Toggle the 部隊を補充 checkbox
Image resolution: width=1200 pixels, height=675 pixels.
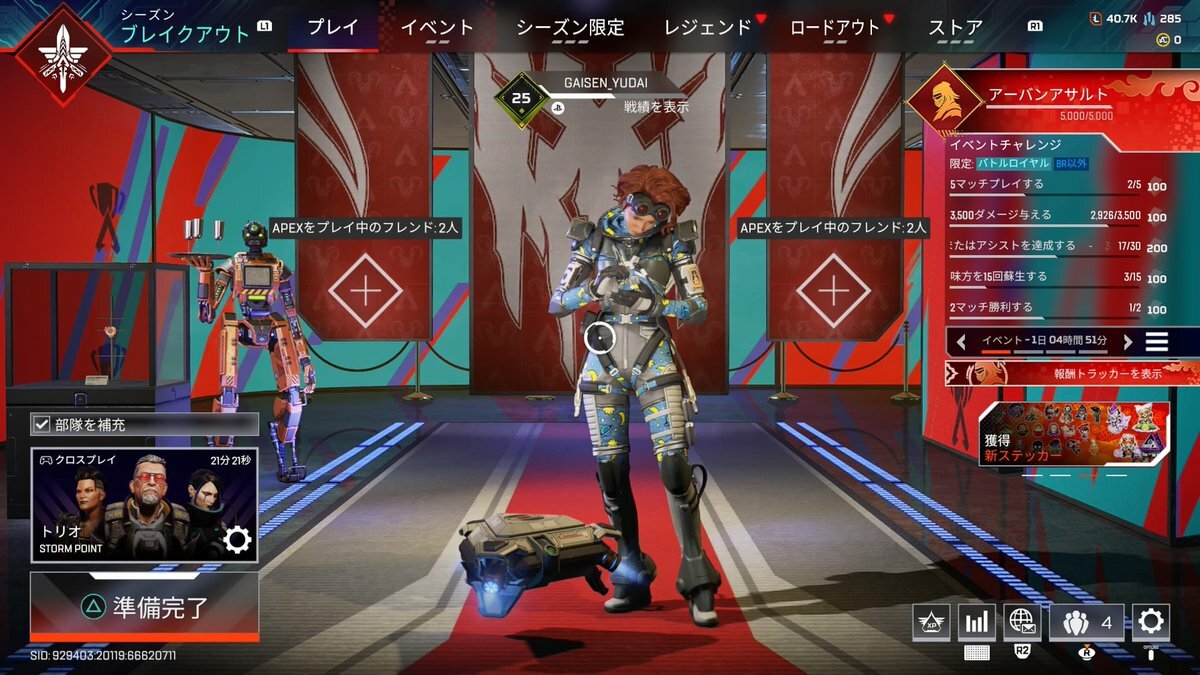point(42,424)
